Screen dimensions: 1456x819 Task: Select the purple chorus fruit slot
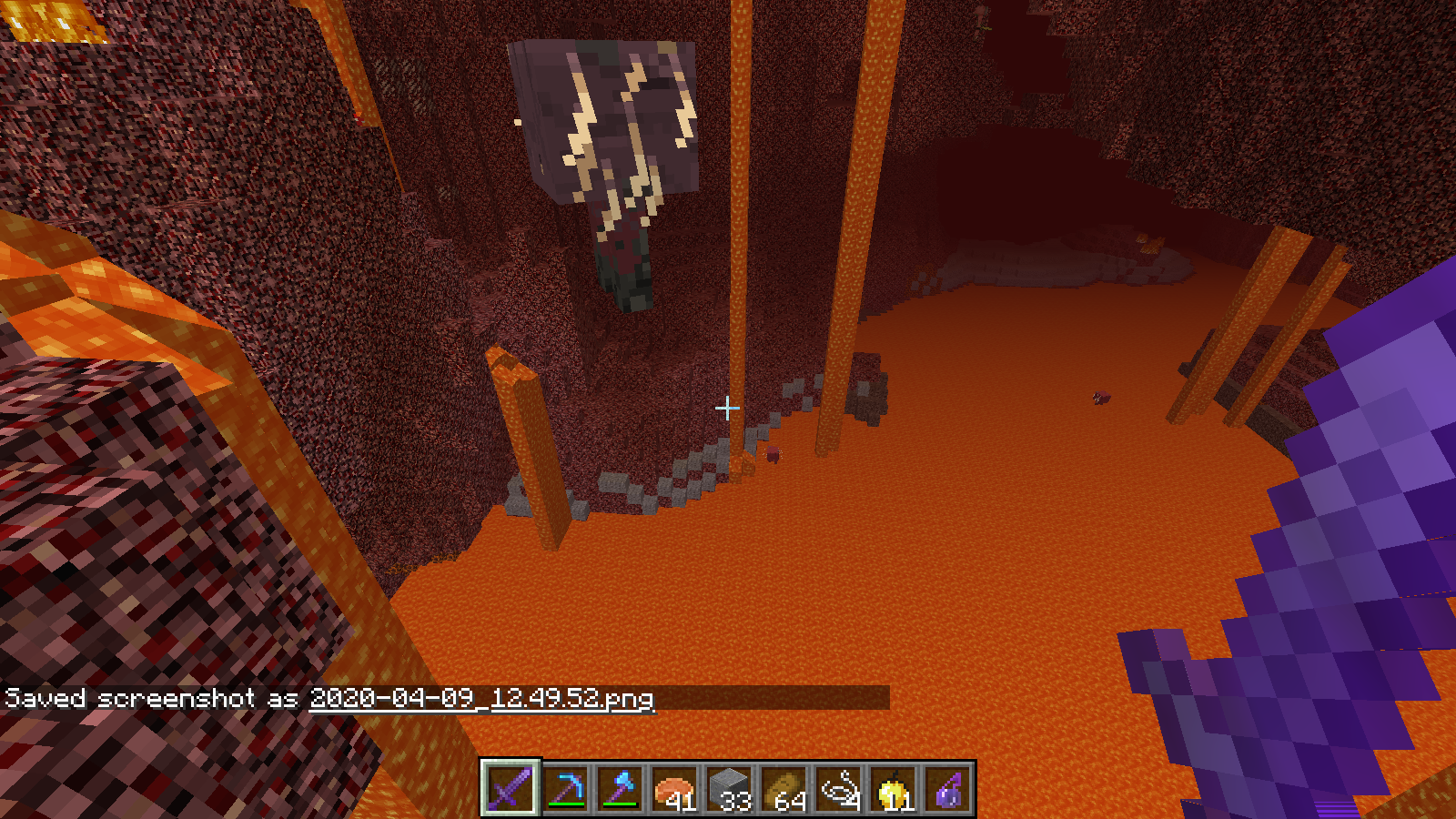point(947,788)
